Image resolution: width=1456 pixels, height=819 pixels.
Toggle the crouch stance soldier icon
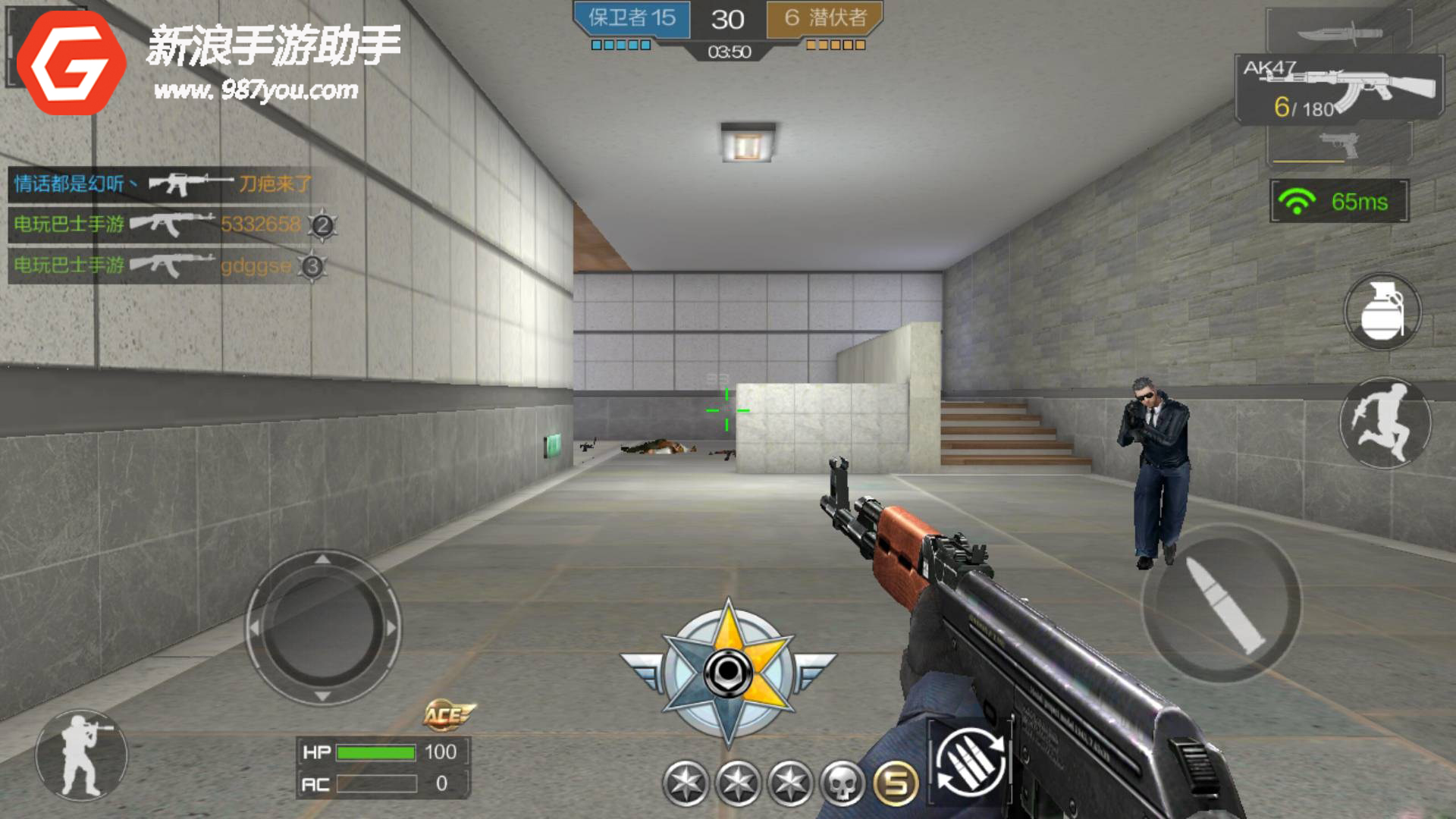tap(81, 755)
